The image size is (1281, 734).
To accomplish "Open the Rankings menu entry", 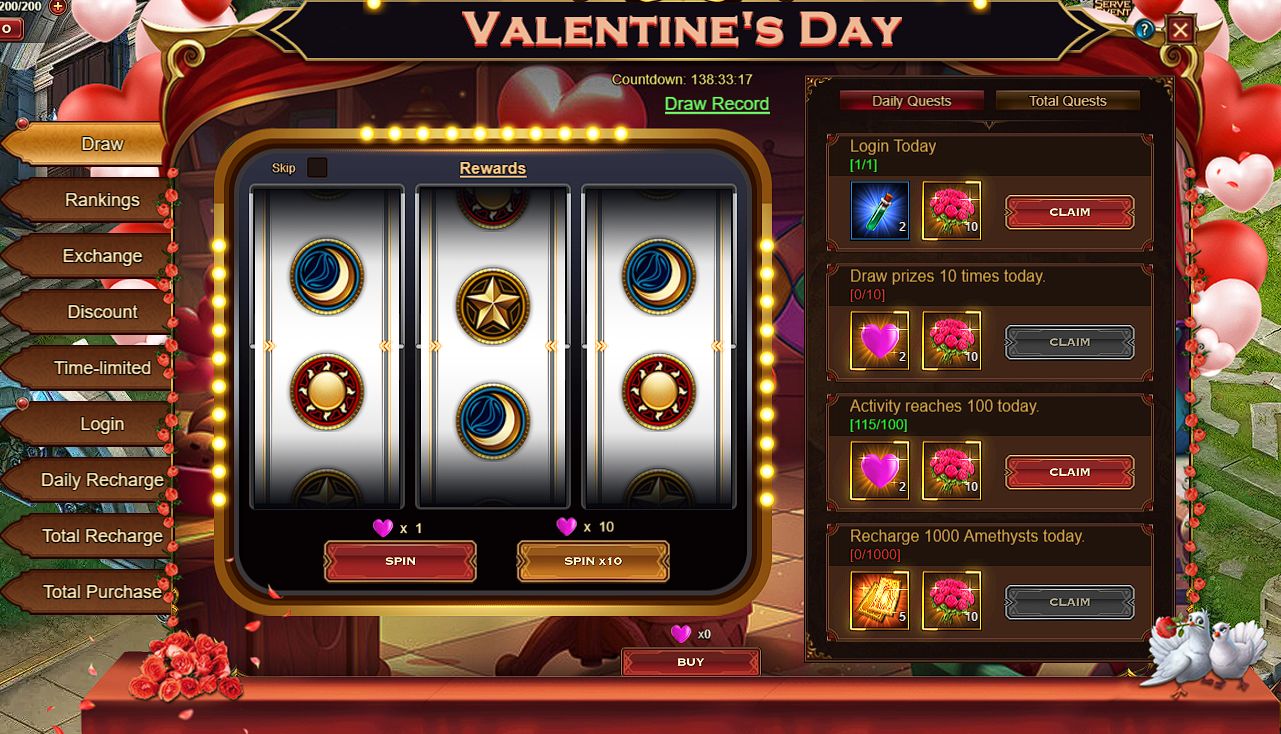I will click(x=102, y=200).
